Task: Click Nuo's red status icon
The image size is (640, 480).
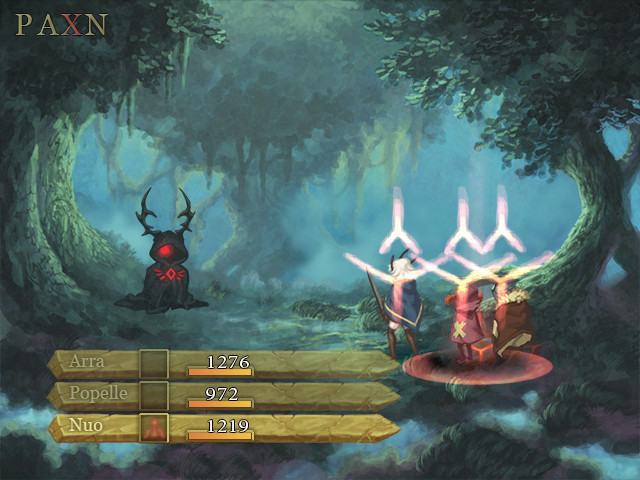Action: pyautogui.click(x=153, y=428)
